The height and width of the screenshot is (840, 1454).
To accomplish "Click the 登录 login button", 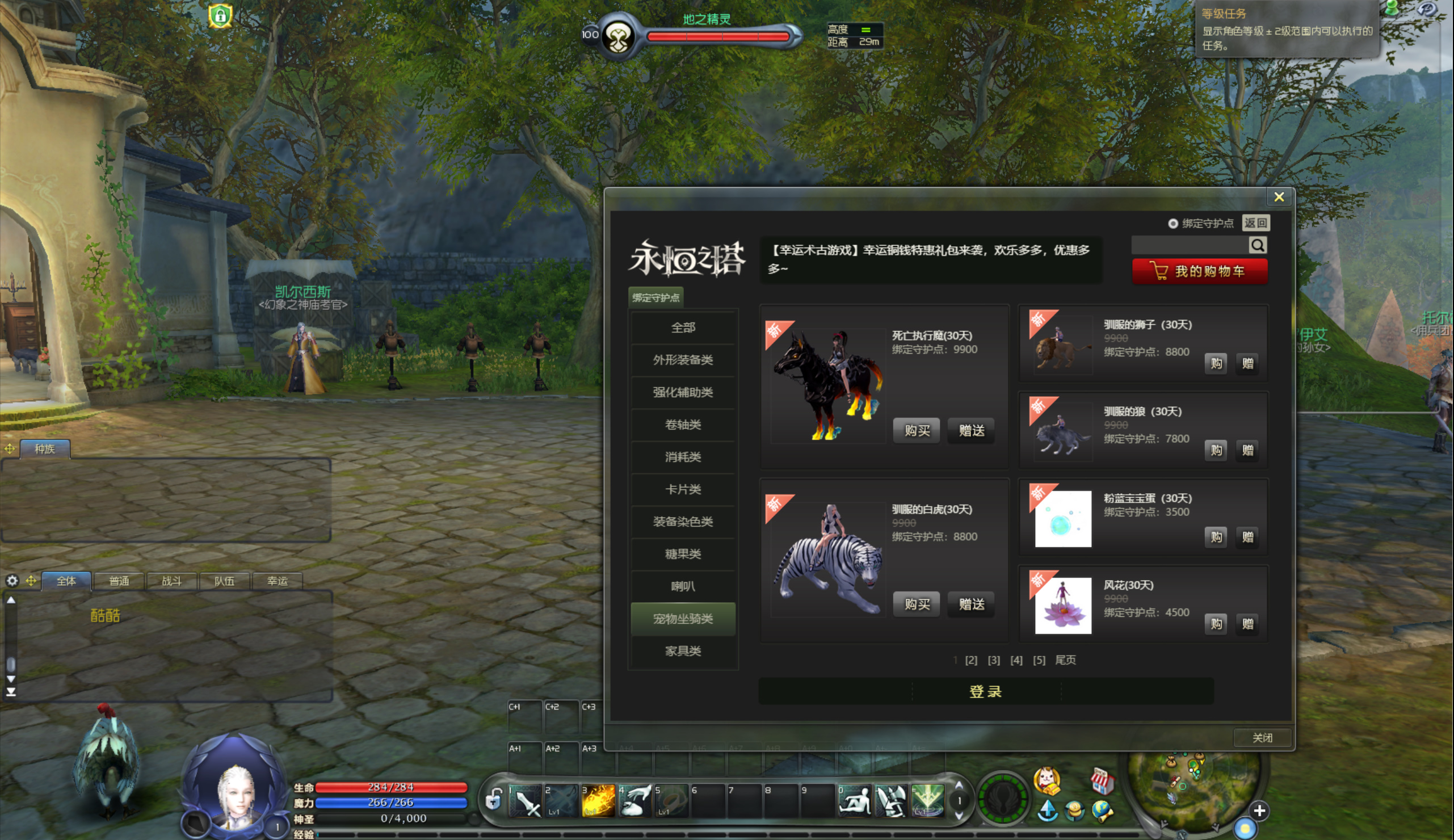I will (986, 691).
